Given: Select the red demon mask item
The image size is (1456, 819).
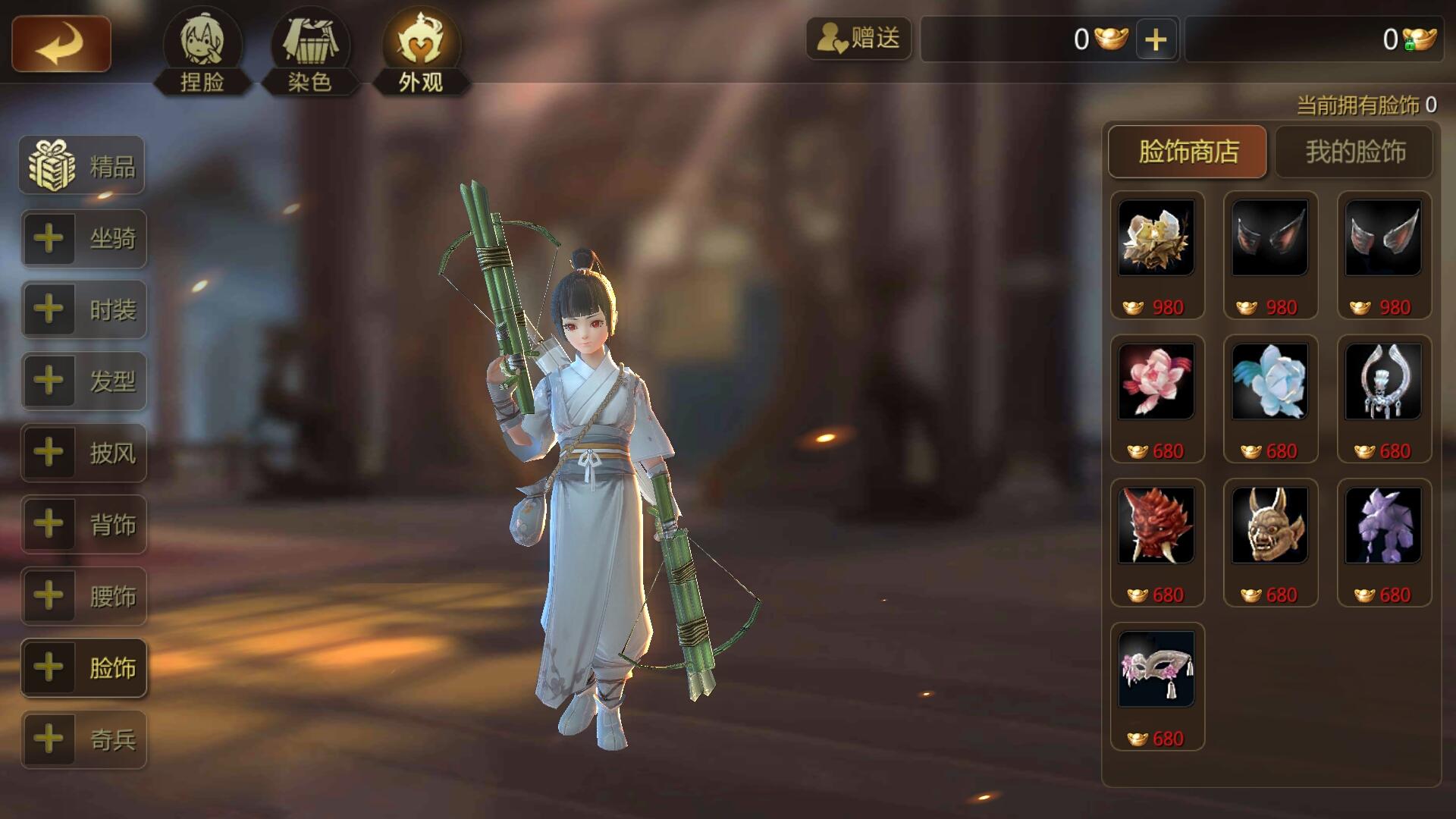Looking at the screenshot, I should (1156, 526).
